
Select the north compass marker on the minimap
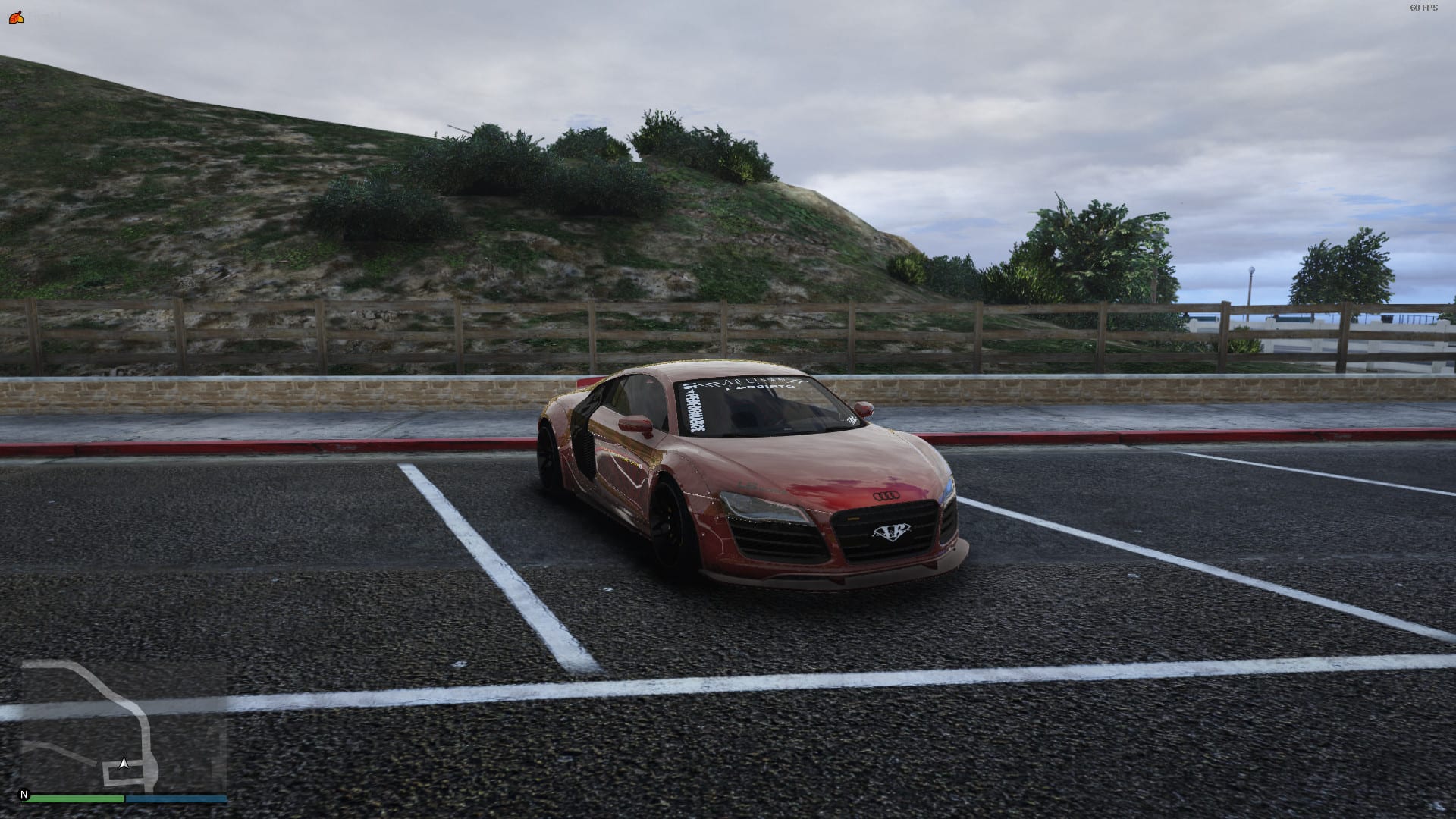(24, 795)
